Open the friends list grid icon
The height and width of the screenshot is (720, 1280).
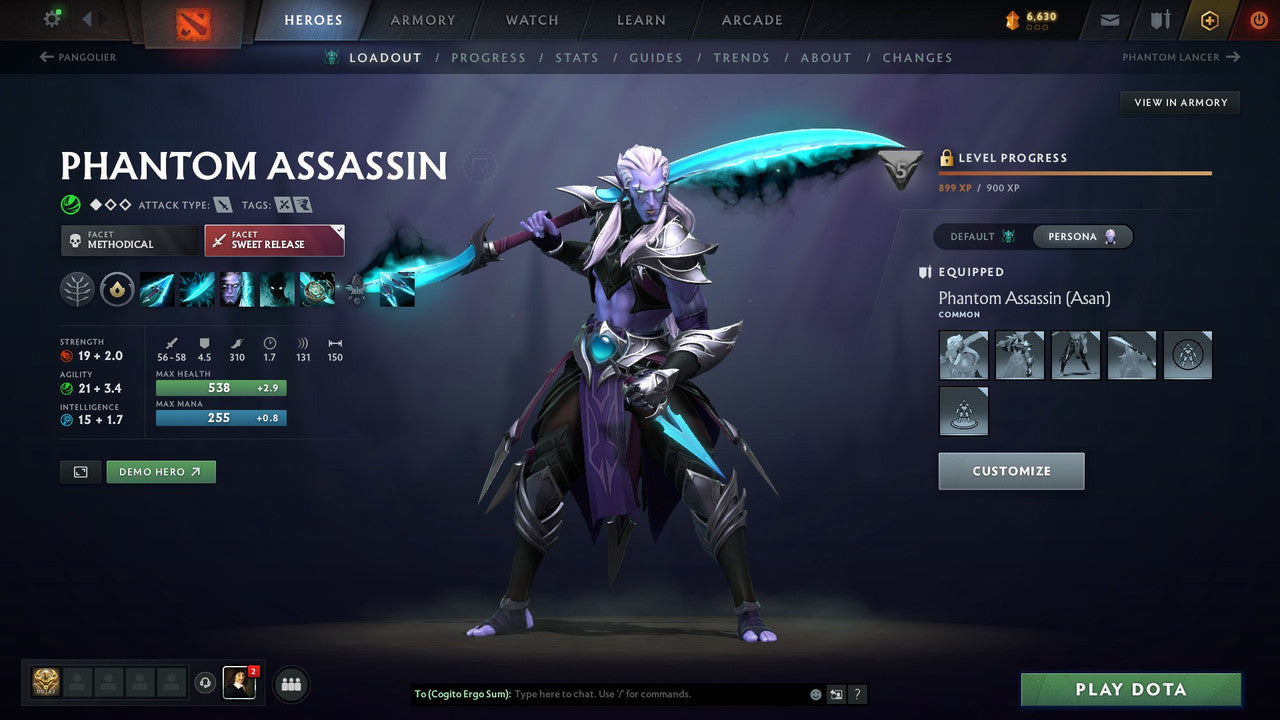coord(290,684)
